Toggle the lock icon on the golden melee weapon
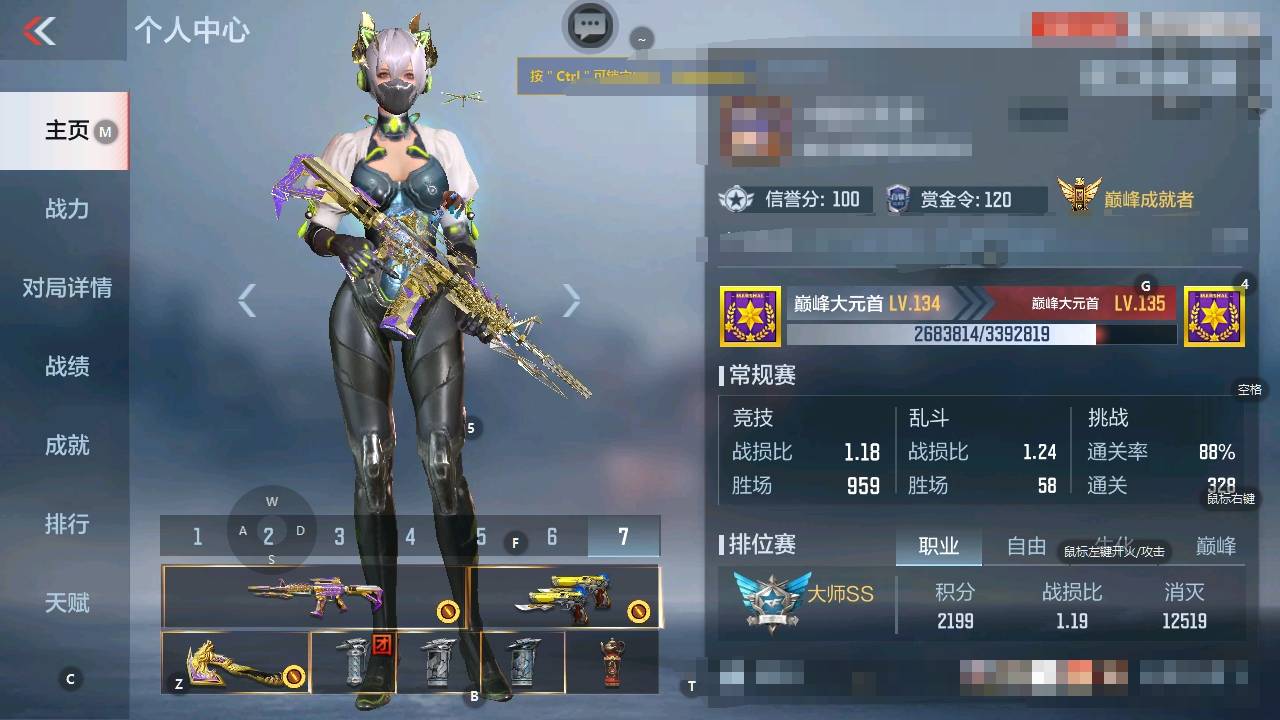Screen dimensions: 1280x720 (x=295, y=675)
